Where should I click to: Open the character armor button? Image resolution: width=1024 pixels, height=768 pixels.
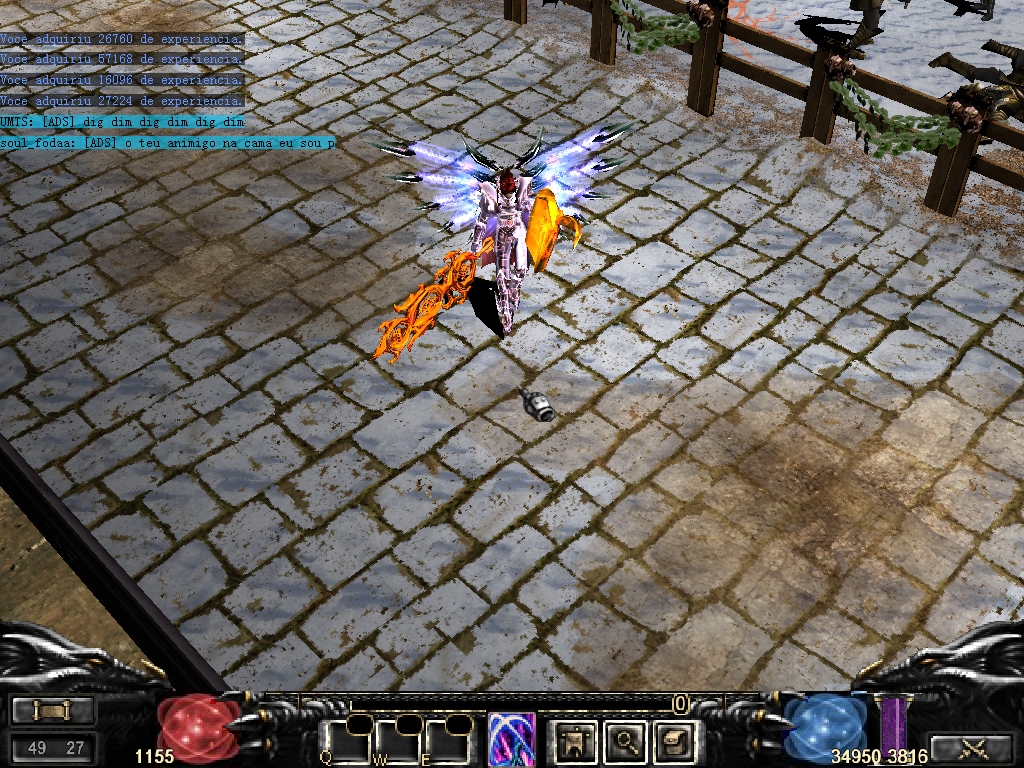point(576,741)
